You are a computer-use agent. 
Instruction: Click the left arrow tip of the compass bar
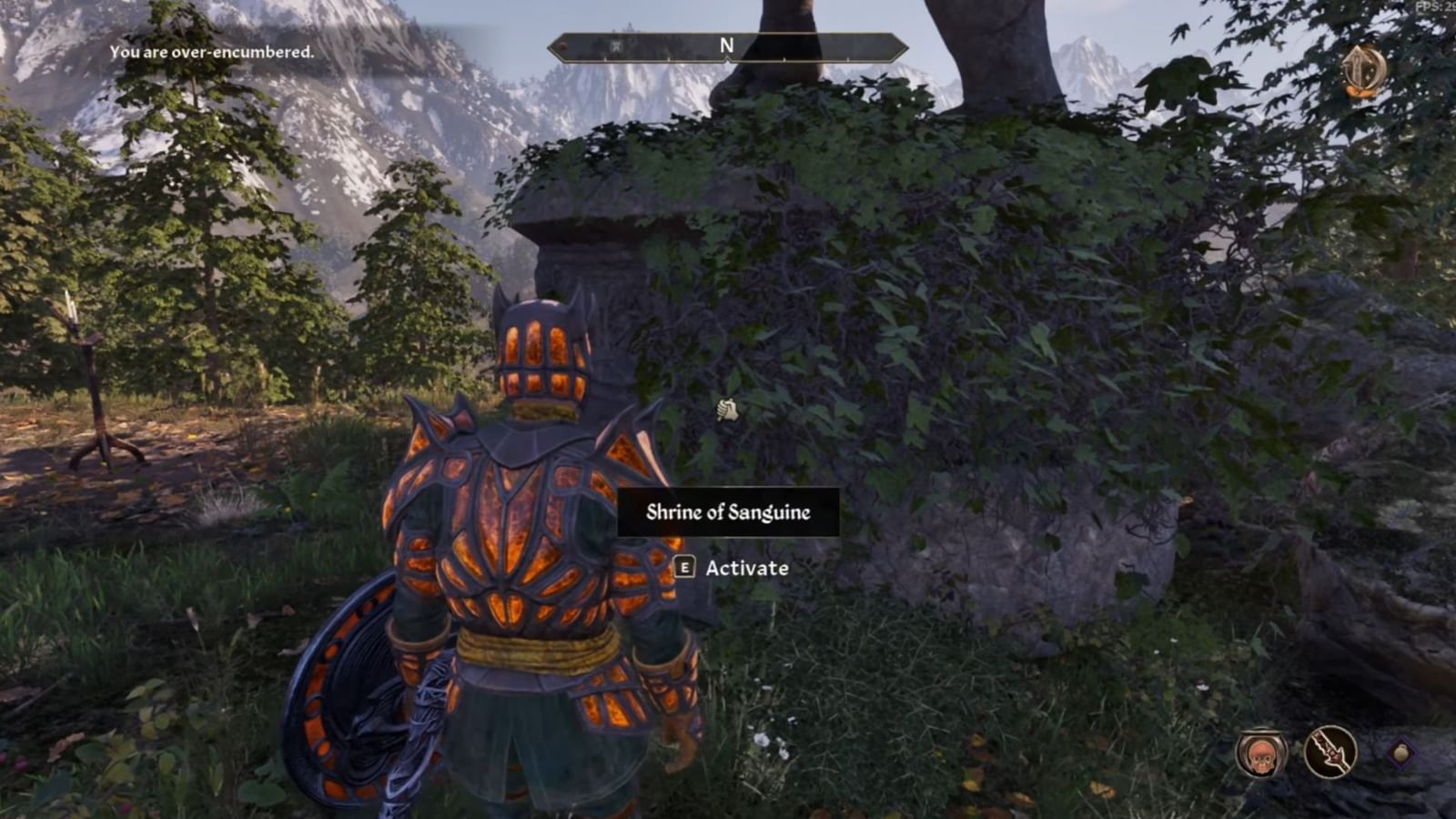pos(551,45)
